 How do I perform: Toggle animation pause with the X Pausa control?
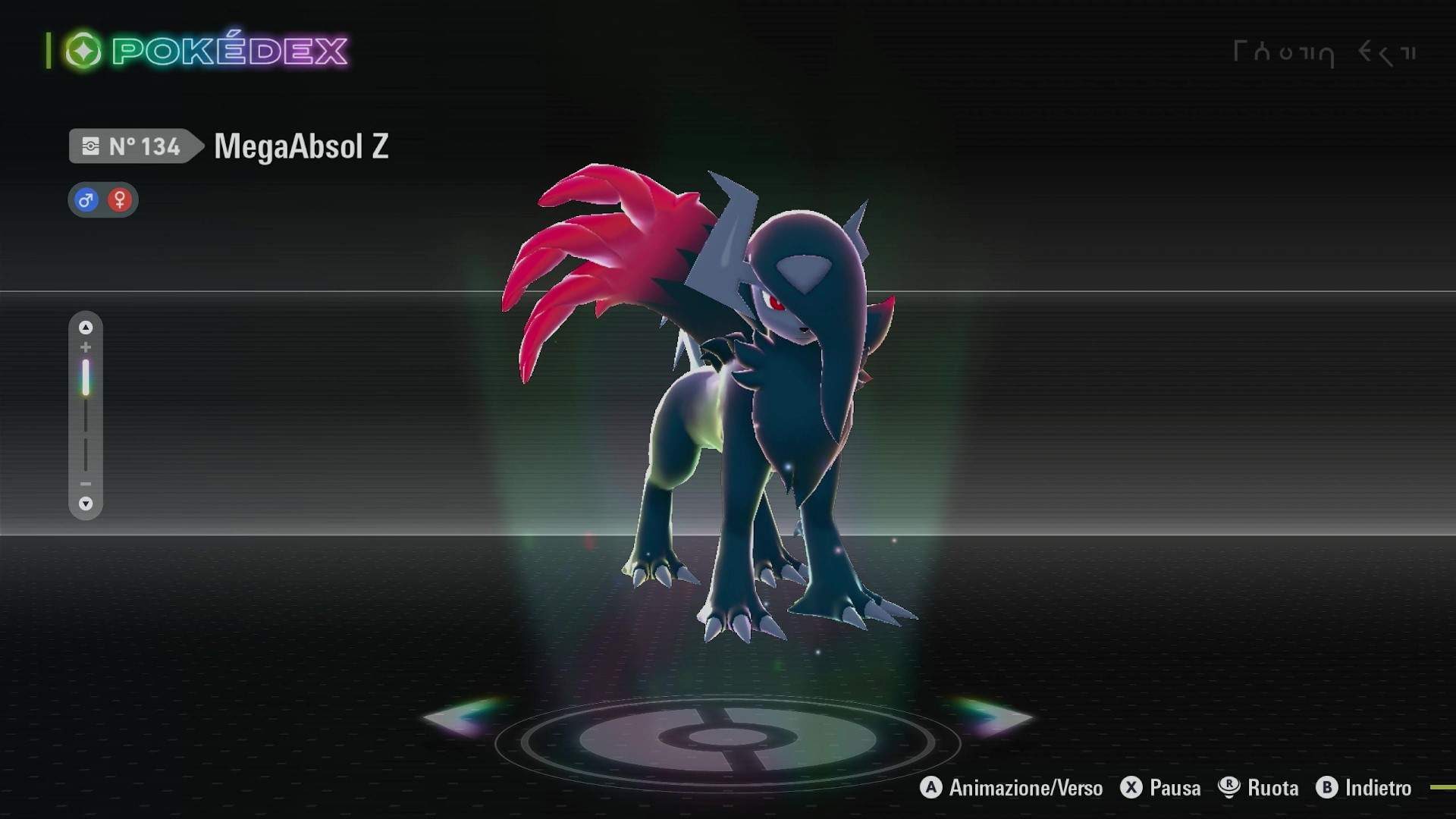[x=1130, y=788]
